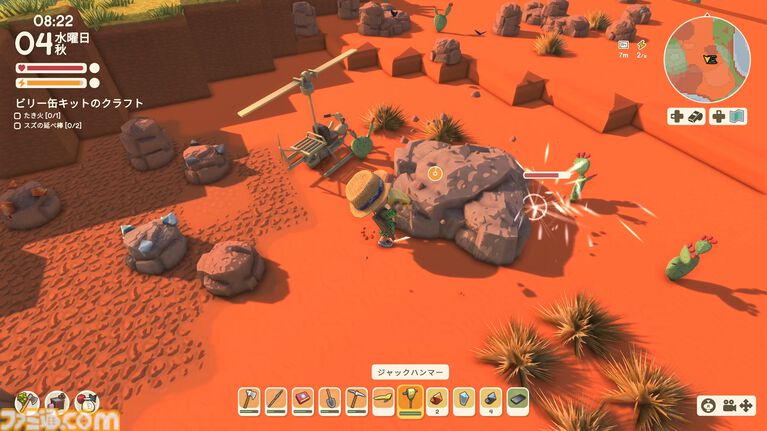Select the axe in the hotbar
The image size is (767, 431).
tap(249, 401)
